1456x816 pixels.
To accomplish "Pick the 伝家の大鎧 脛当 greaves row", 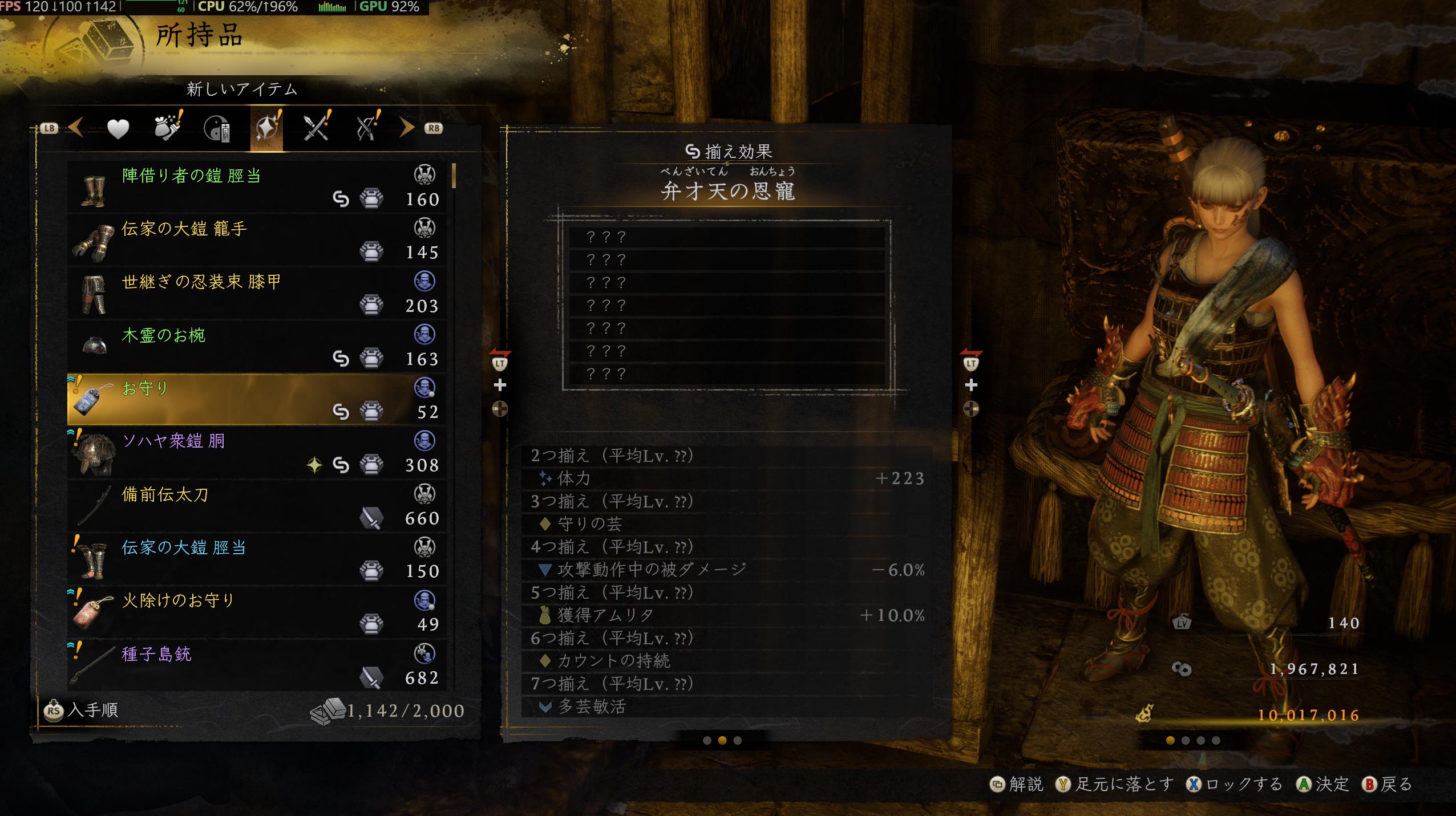I will tap(257, 558).
